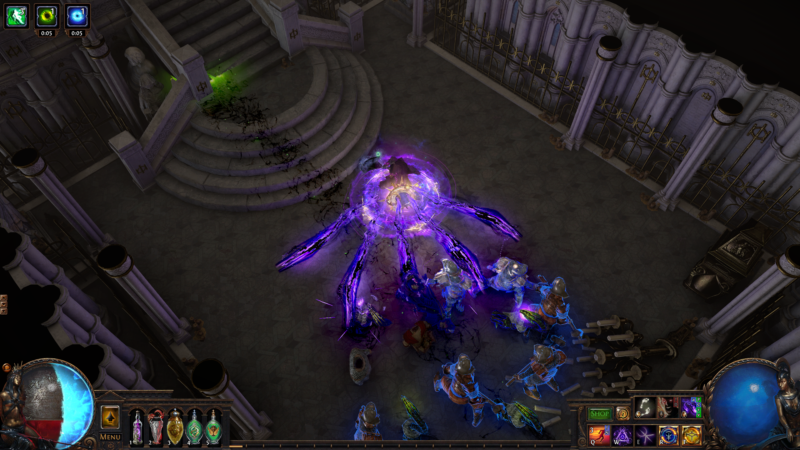Screen dimensions: 800x450
Task: Click the yellow-green ring charge buff icon
Action: 47,14
